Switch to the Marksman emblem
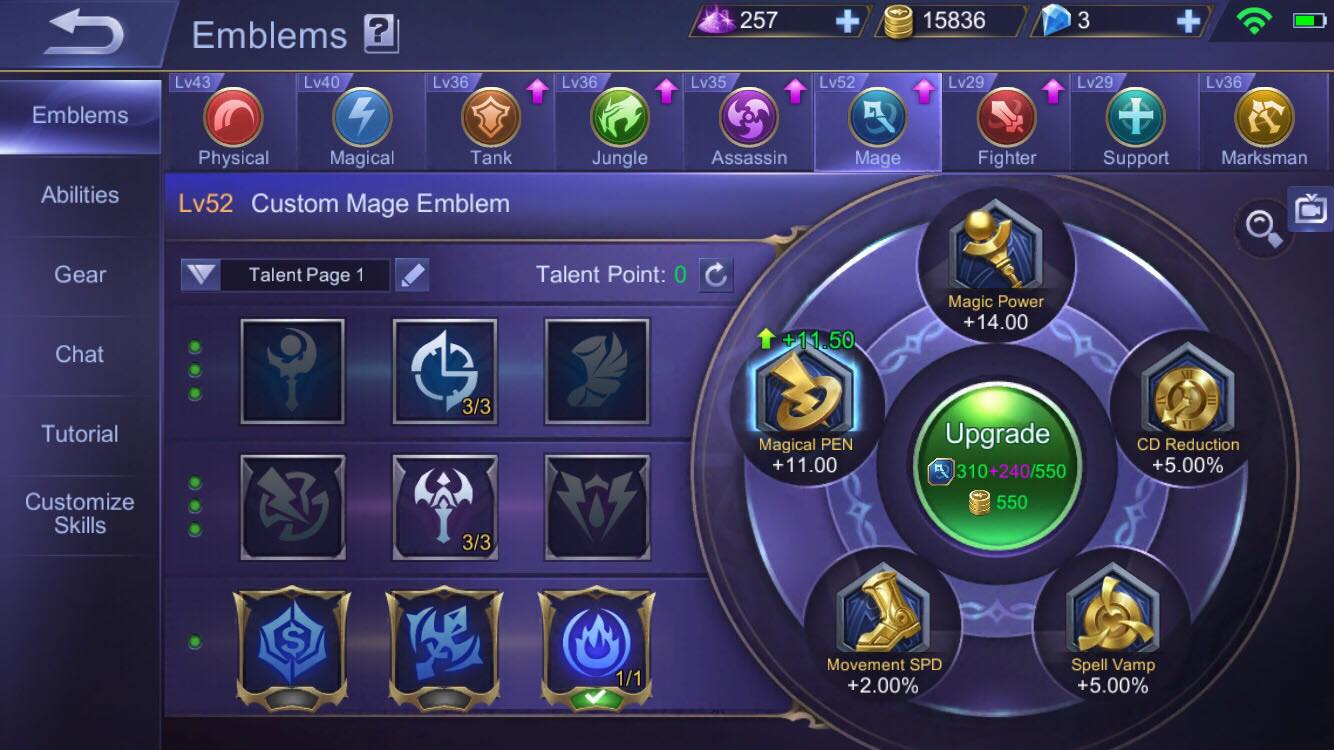This screenshot has width=1334, height=750. click(1262, 120)
